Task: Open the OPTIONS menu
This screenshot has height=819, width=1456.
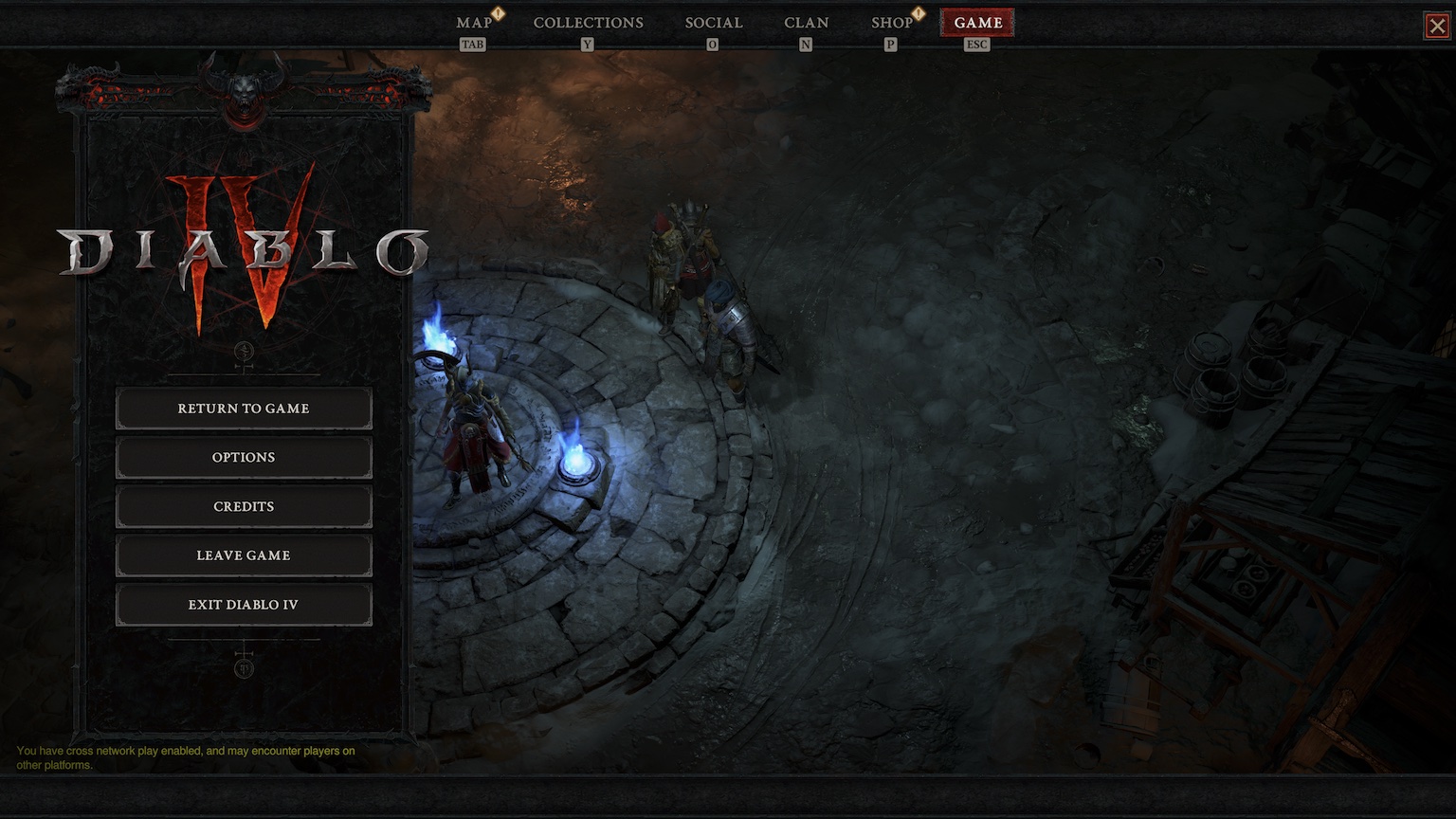Action: point(243,458)
